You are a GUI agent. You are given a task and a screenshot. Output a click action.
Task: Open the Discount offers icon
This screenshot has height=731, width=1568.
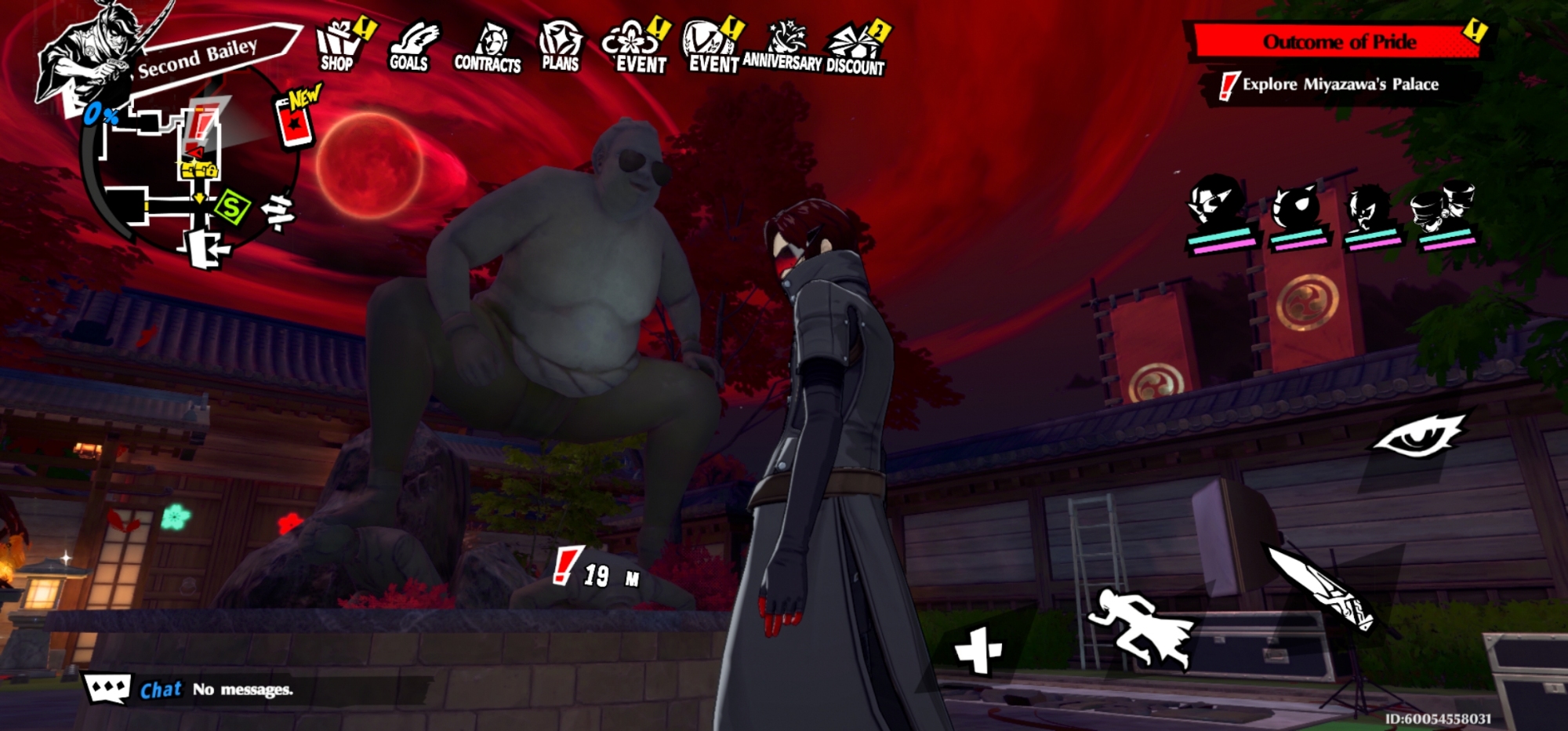tap(855, 49)
